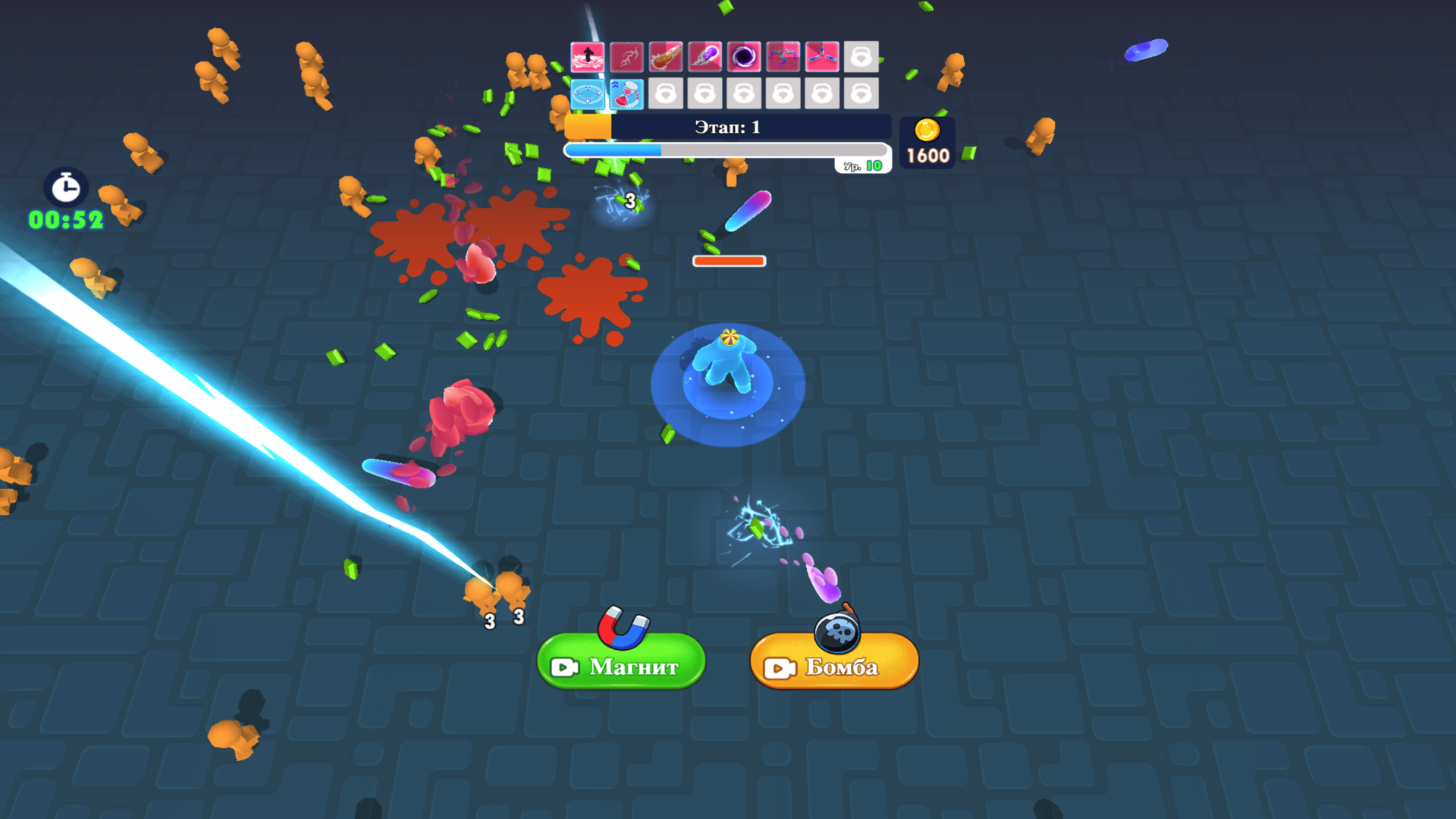Click the blue experience progress bar

coord(726,149)
